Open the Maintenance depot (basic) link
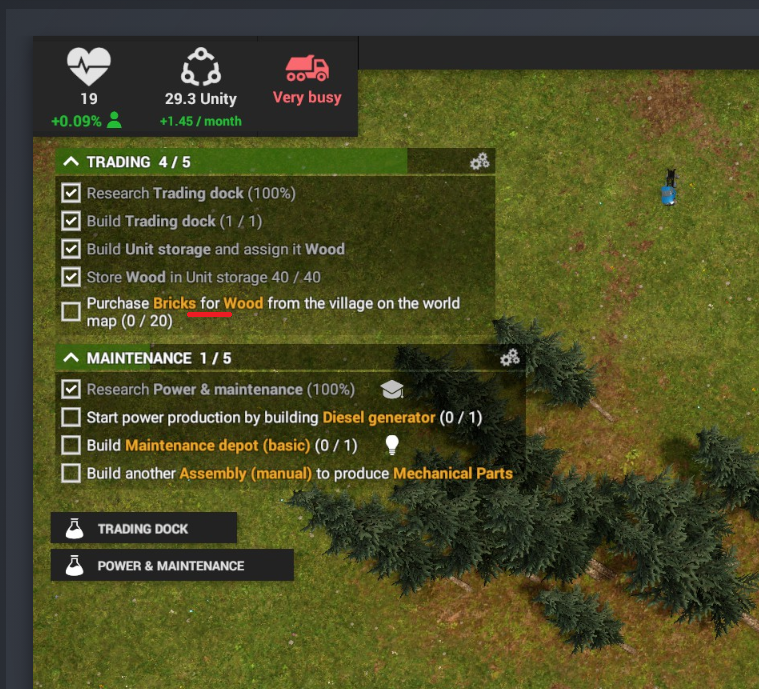The height and width of the screenshot is (689, 759). 217,445
